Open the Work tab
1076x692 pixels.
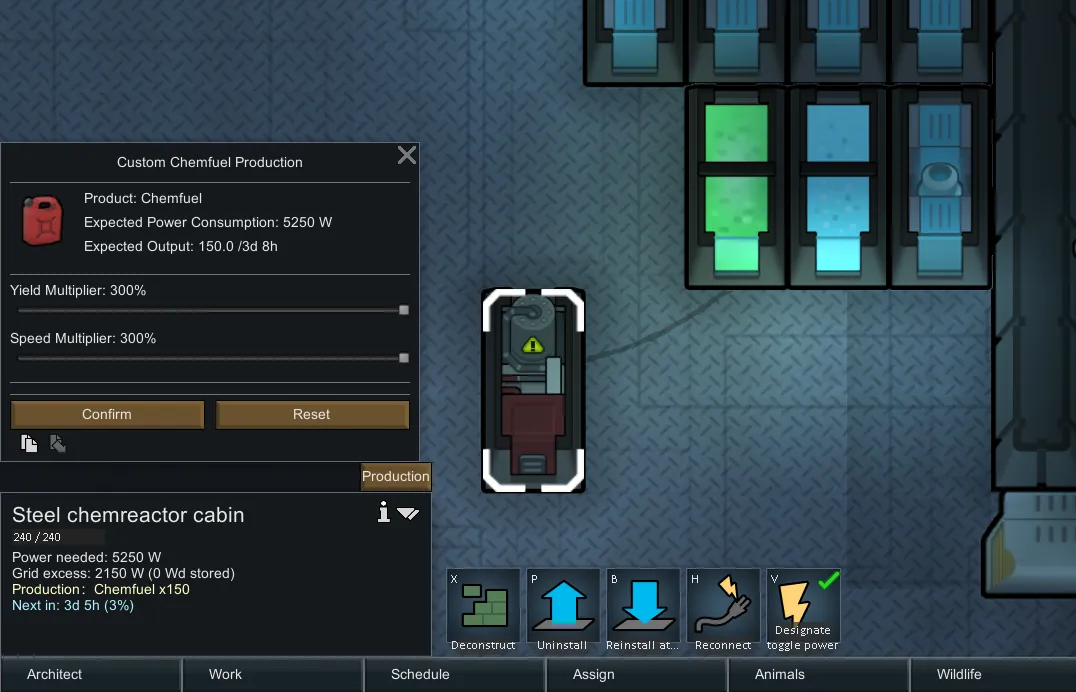(x=225, y=674)
